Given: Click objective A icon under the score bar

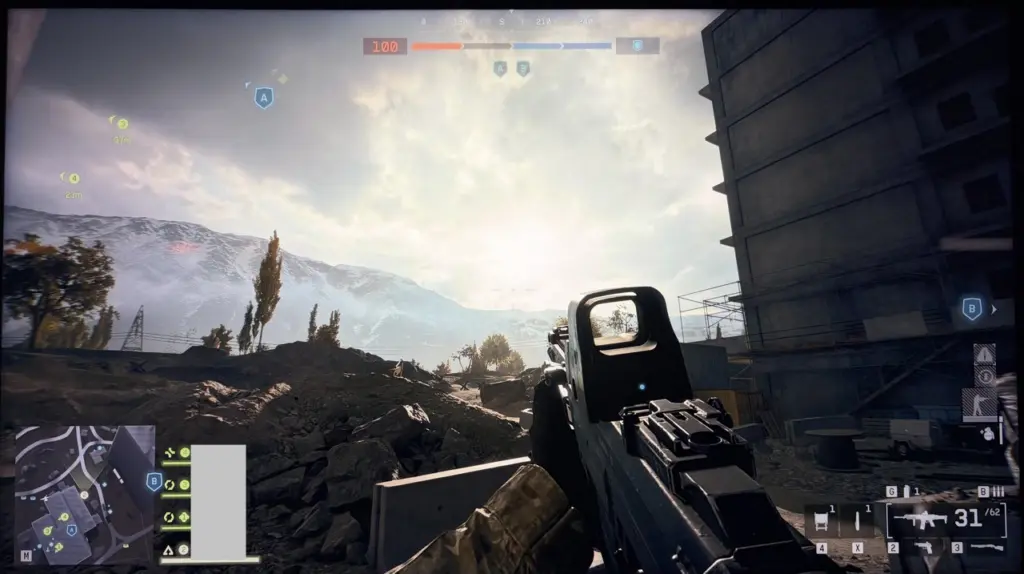Looking at the screenshot, I should pos(500,69).
